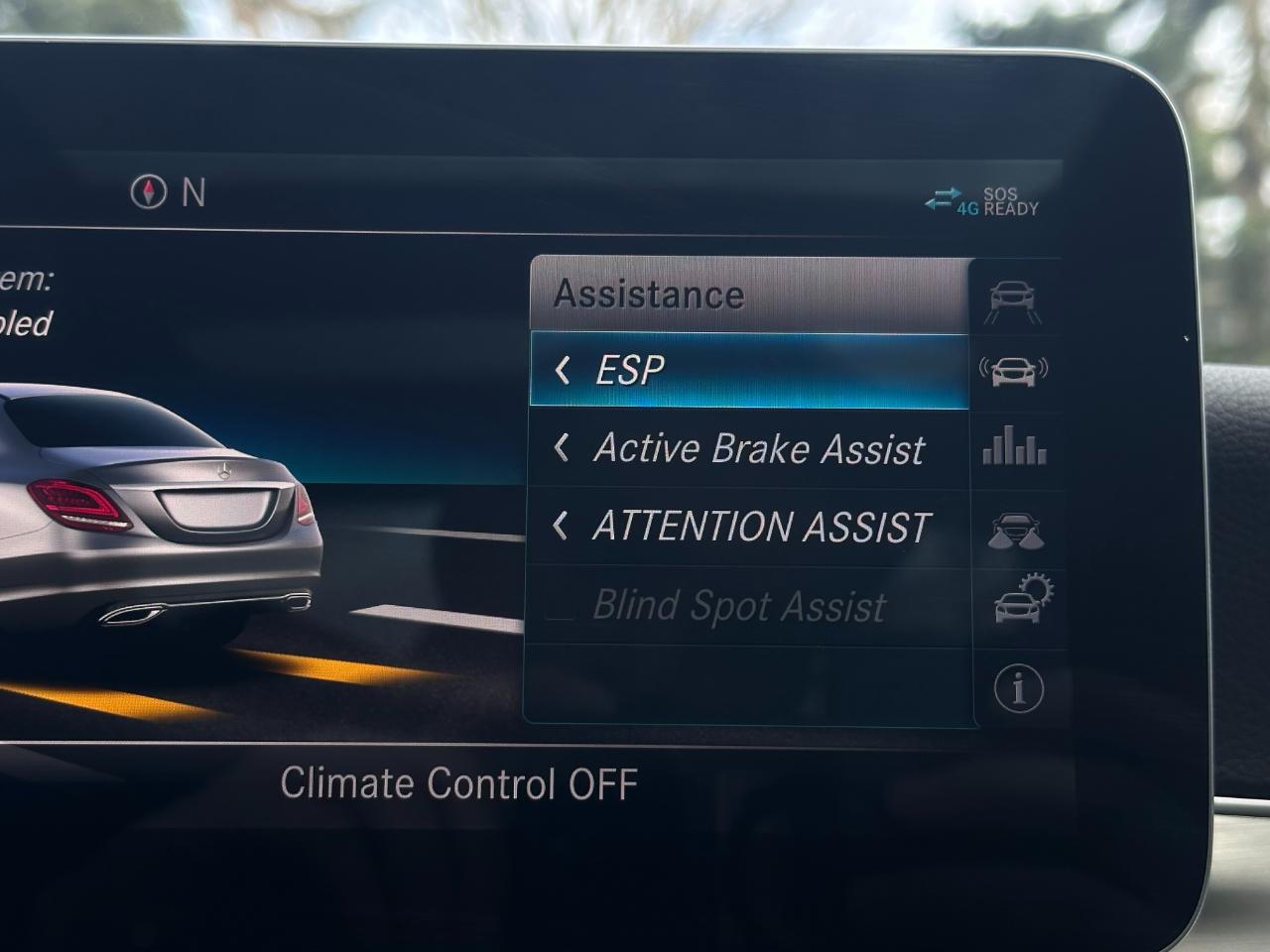
Task: Expand the ESP submenu chevron
Action: click(x=564, y=369)
